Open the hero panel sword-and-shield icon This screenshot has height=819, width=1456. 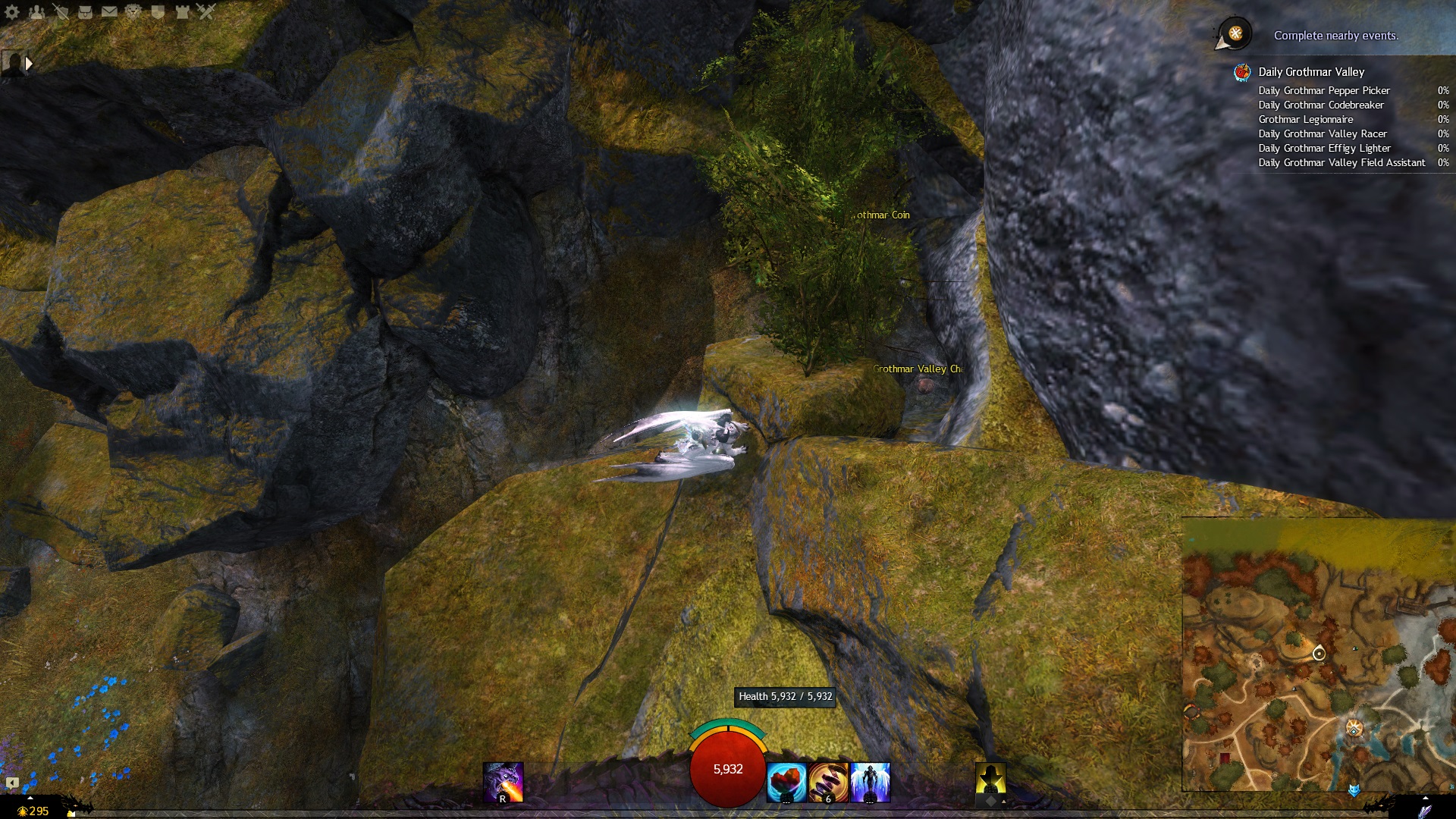(61, 11)
